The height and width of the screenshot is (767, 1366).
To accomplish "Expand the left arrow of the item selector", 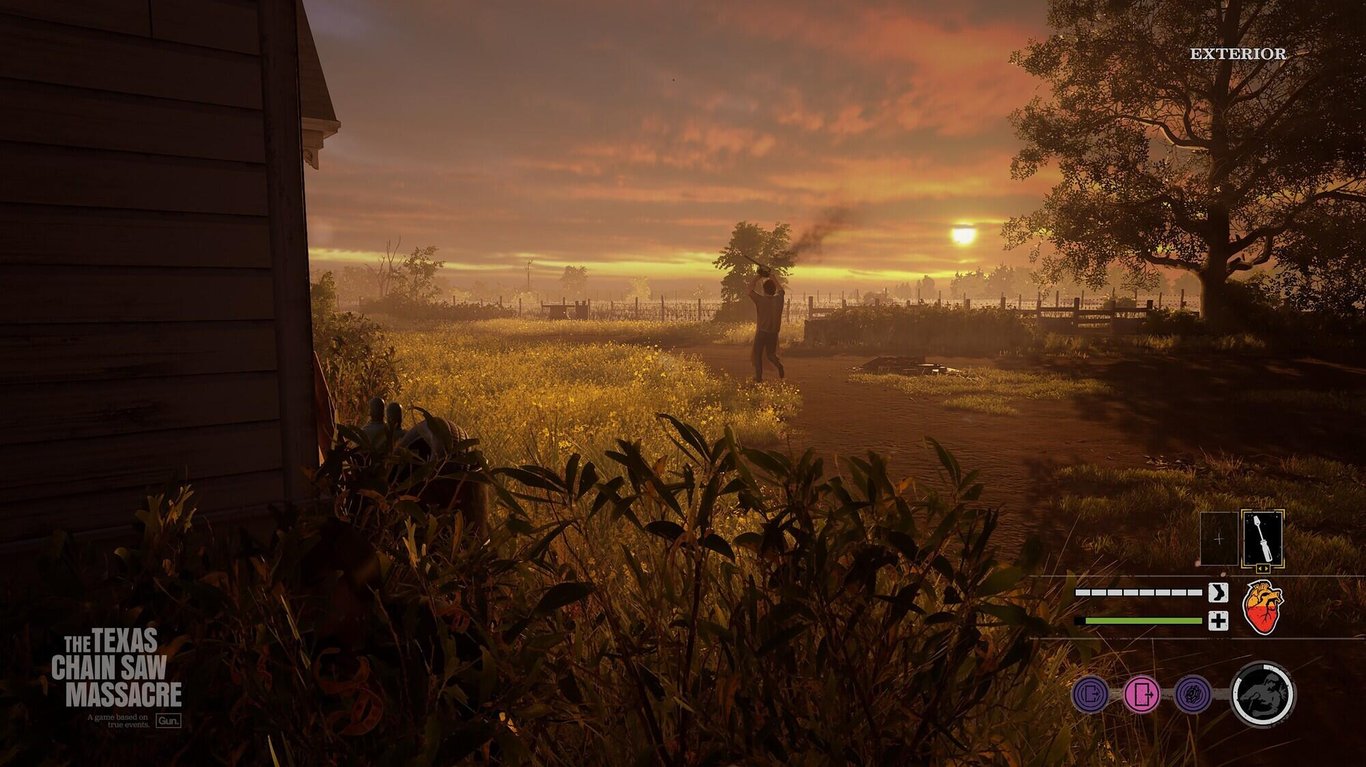I will pyautogui.click(x=1258, y=568).
